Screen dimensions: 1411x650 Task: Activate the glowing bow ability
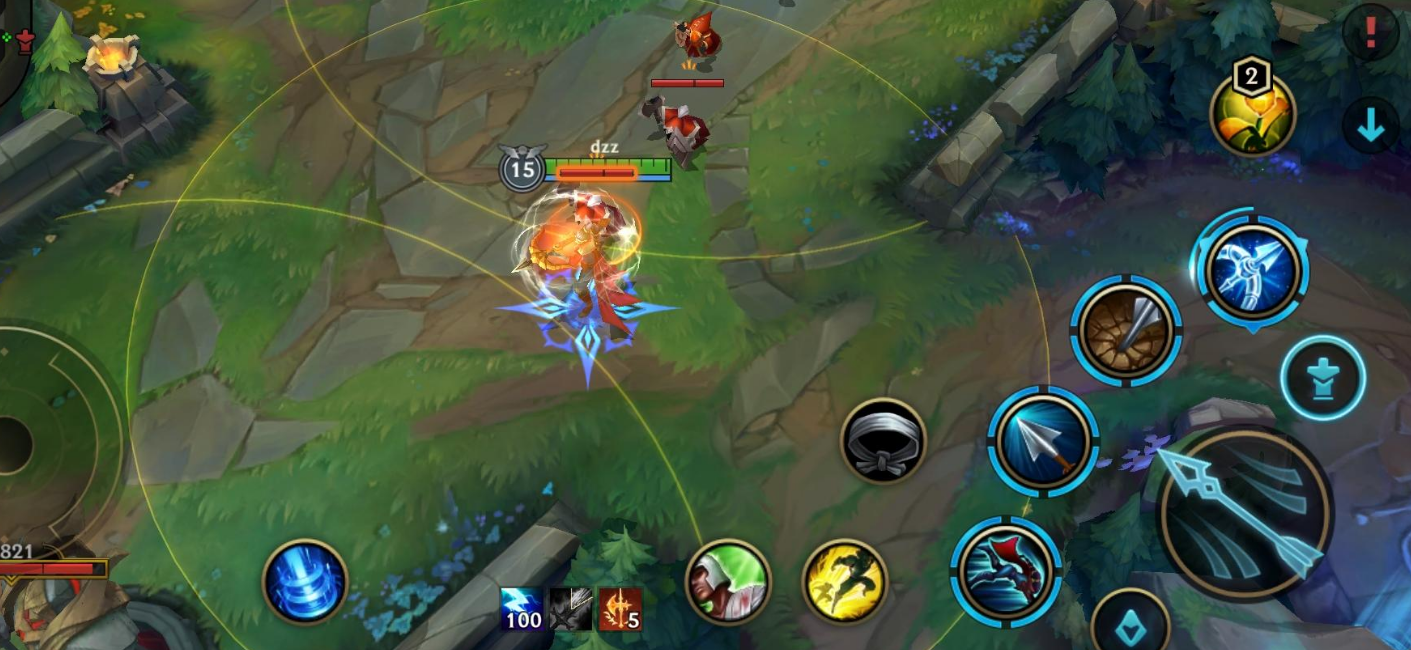click(1253, 271)
